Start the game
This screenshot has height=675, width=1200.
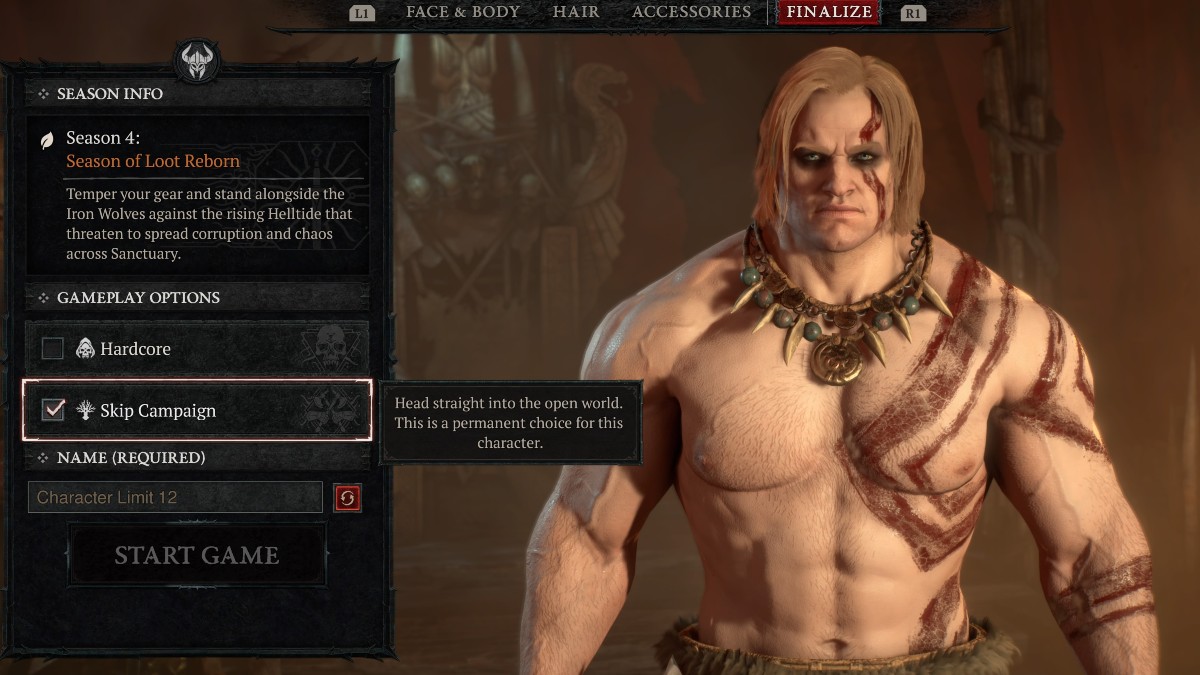[197, 556]
